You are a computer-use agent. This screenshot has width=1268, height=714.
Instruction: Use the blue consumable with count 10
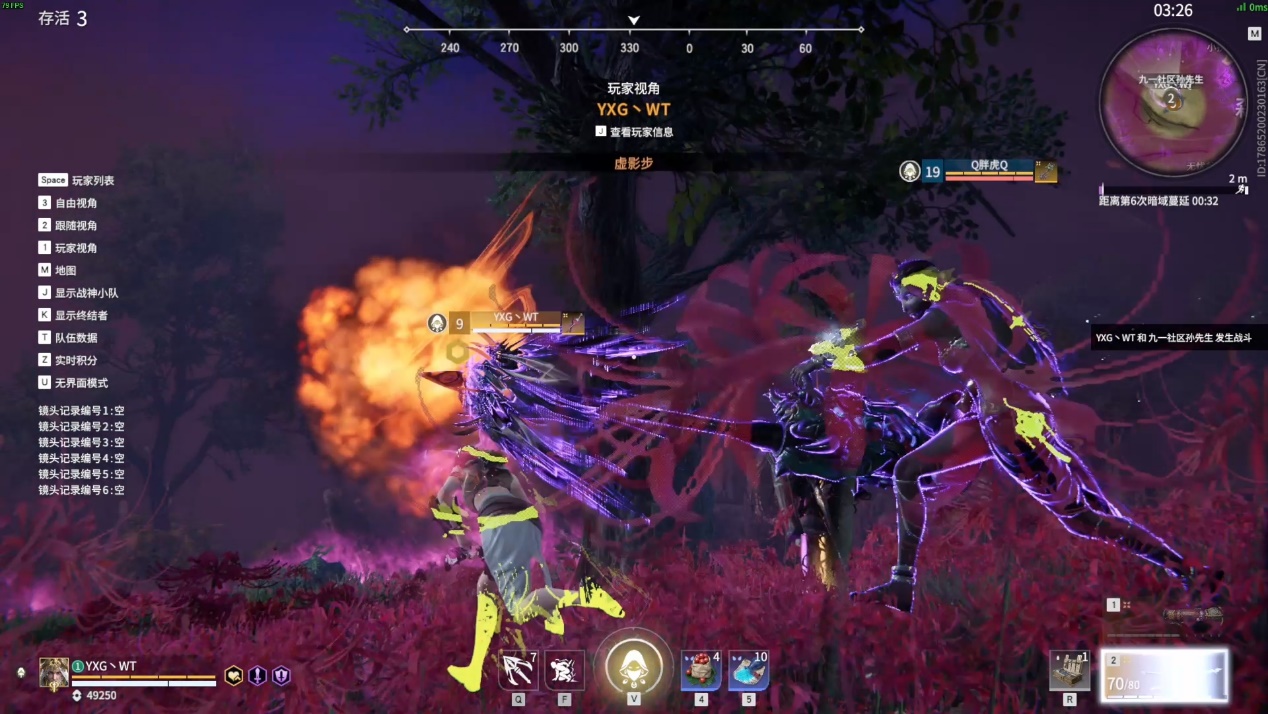748,670
